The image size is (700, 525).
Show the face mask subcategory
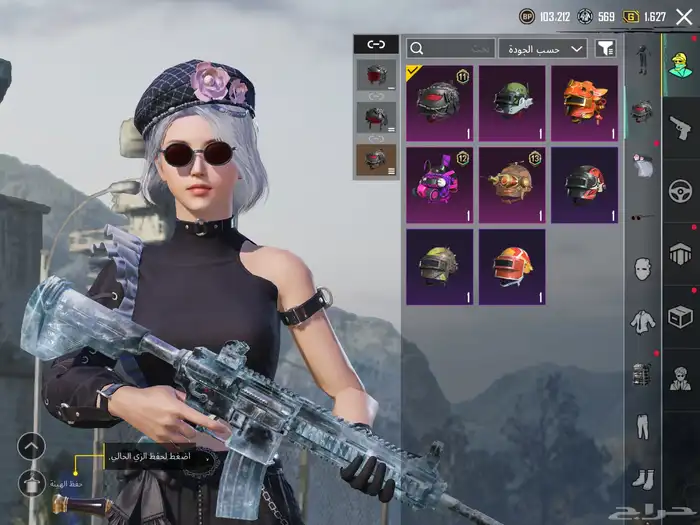click(x=642, y=268)
